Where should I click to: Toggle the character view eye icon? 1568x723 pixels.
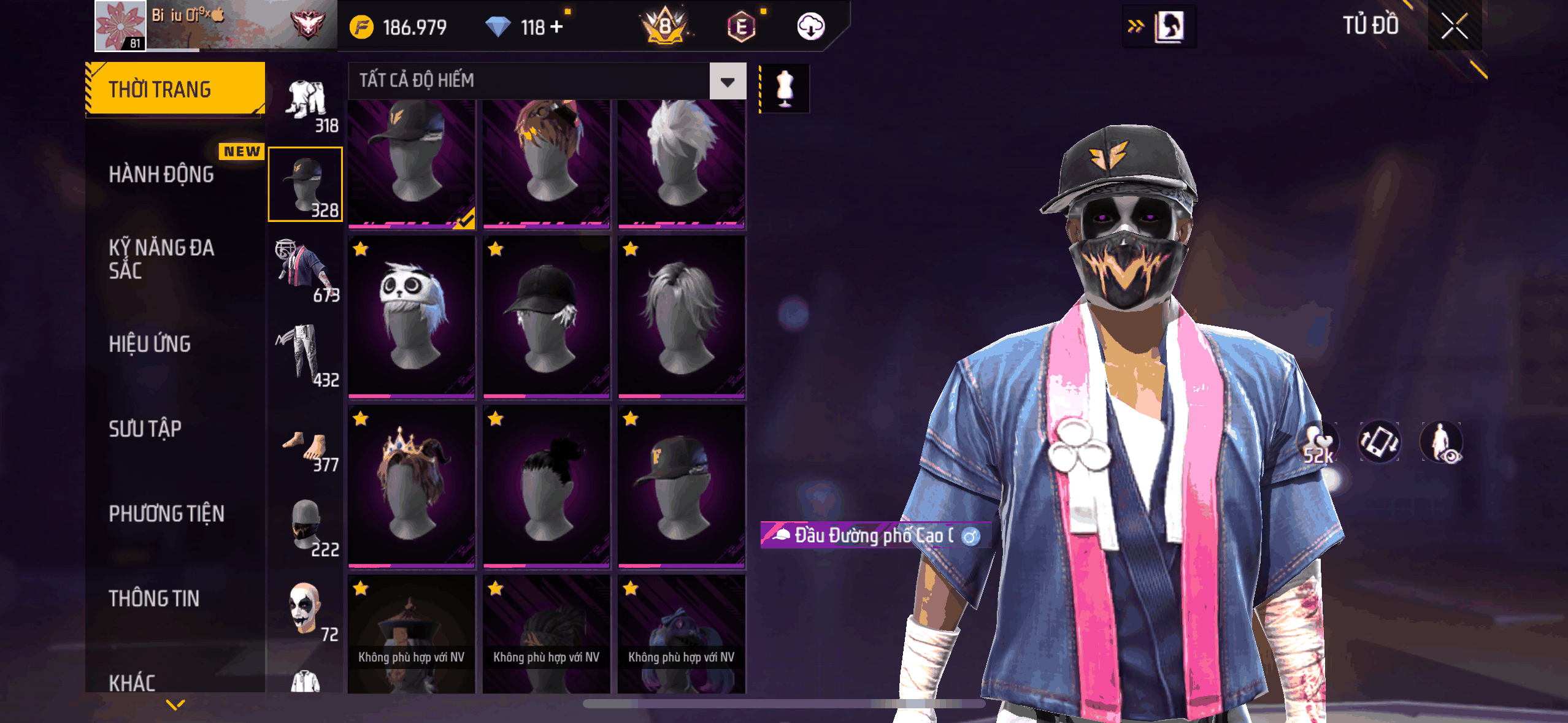[1441, 442]
